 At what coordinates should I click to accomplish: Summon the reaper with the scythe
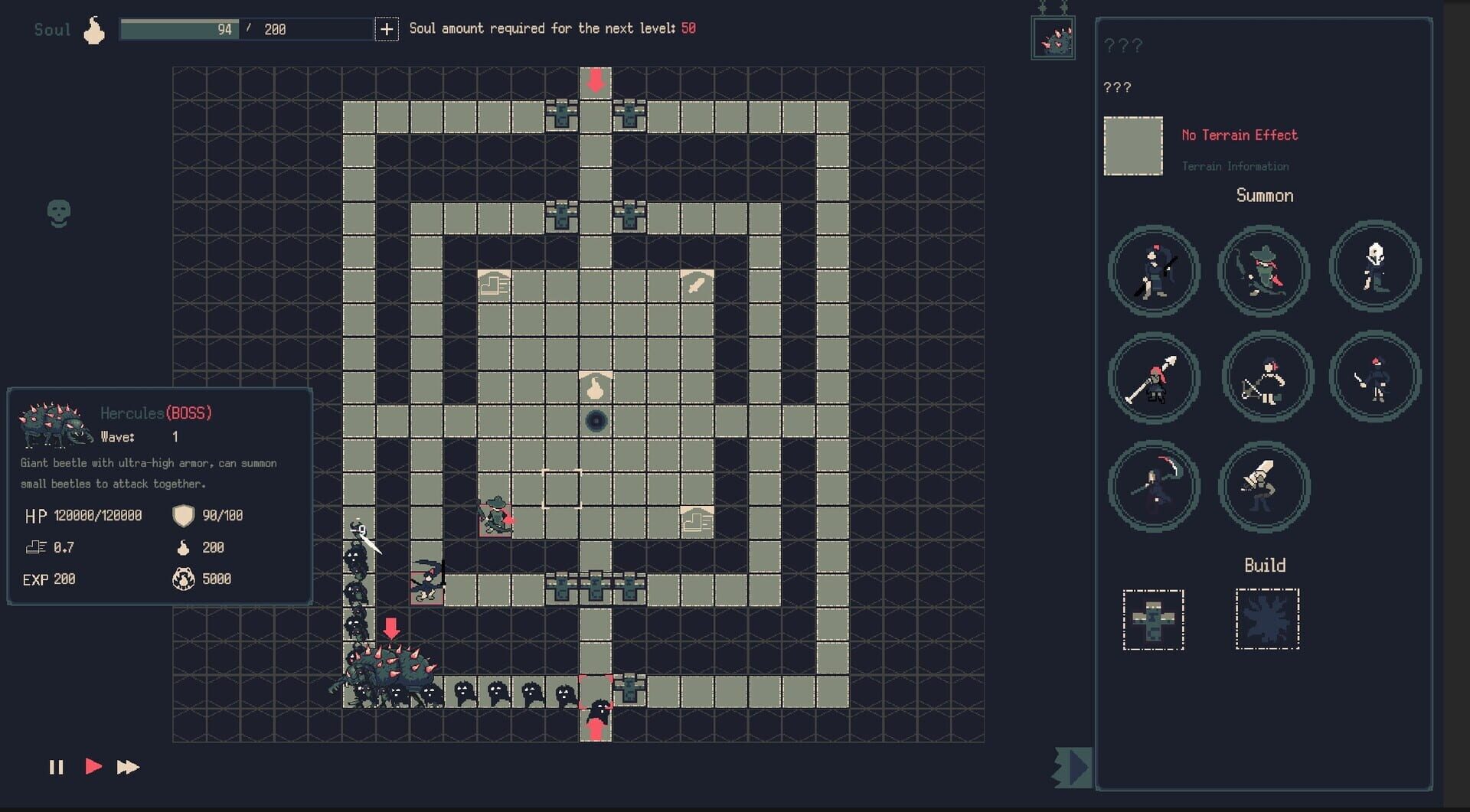tap(1154, 486)
